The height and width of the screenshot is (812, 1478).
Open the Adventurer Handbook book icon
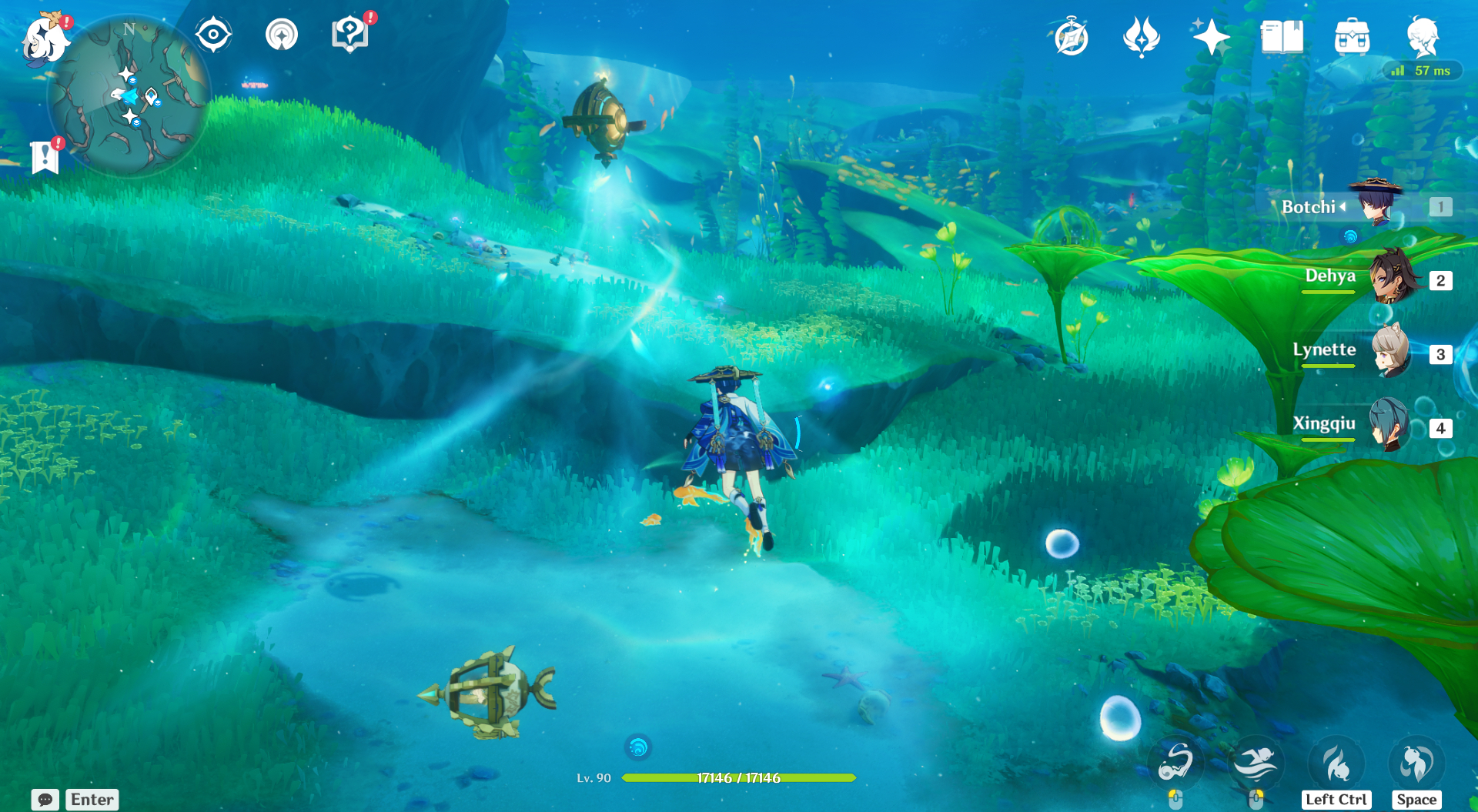[x=1282, y=37]
